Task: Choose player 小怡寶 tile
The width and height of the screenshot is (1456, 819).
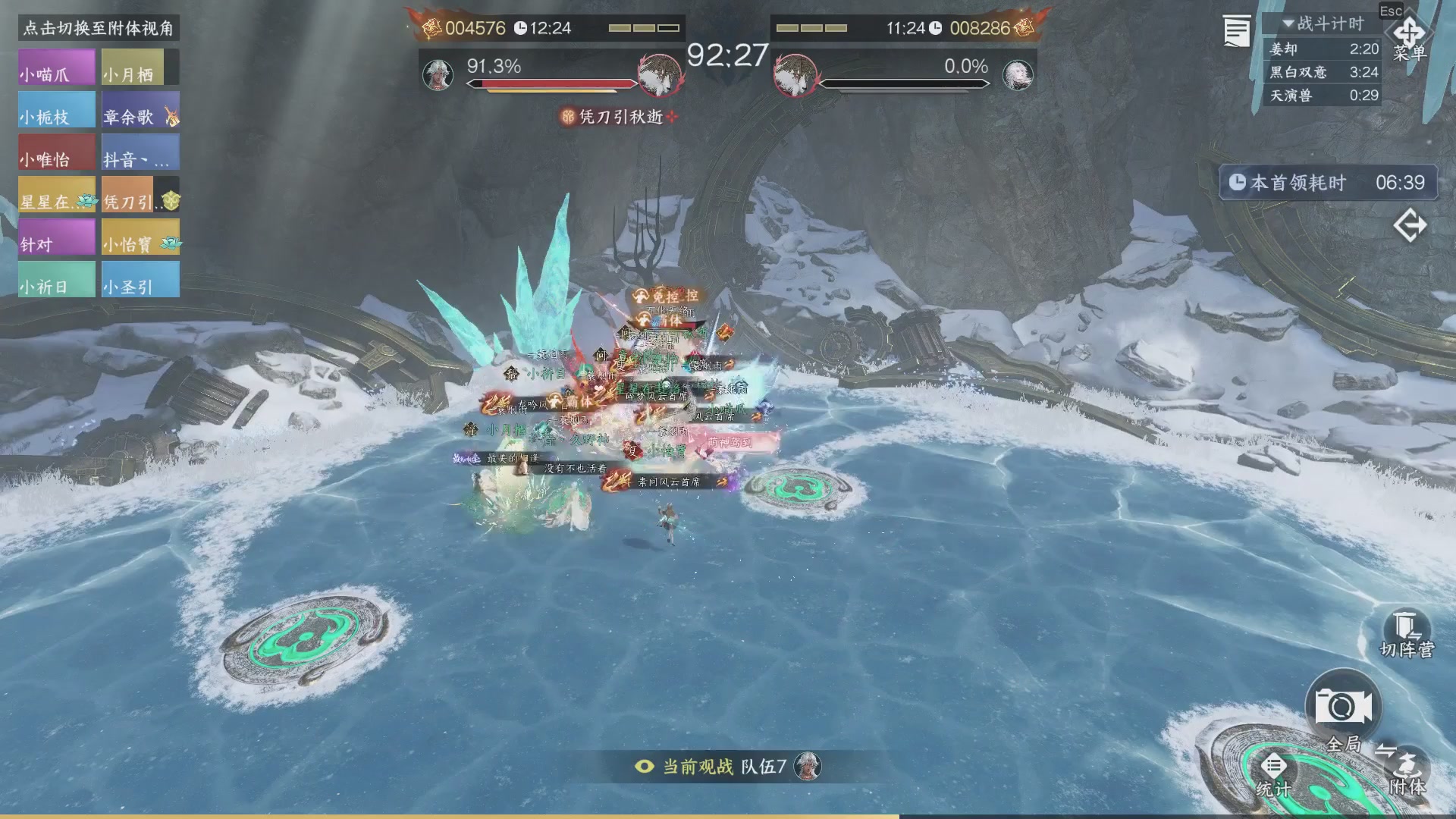Action: point(140,237)
